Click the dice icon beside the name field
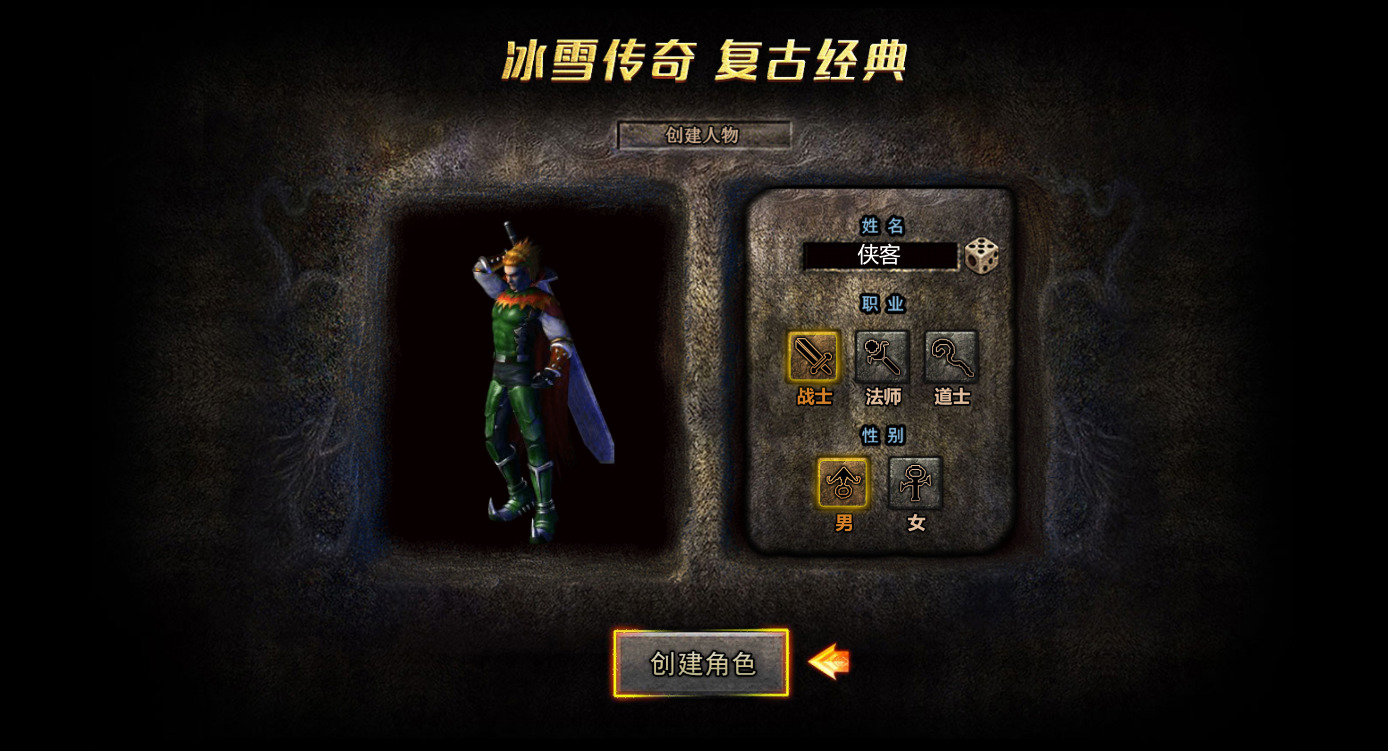The height and width of the screenshot is (751, 1388). (981, 256)
